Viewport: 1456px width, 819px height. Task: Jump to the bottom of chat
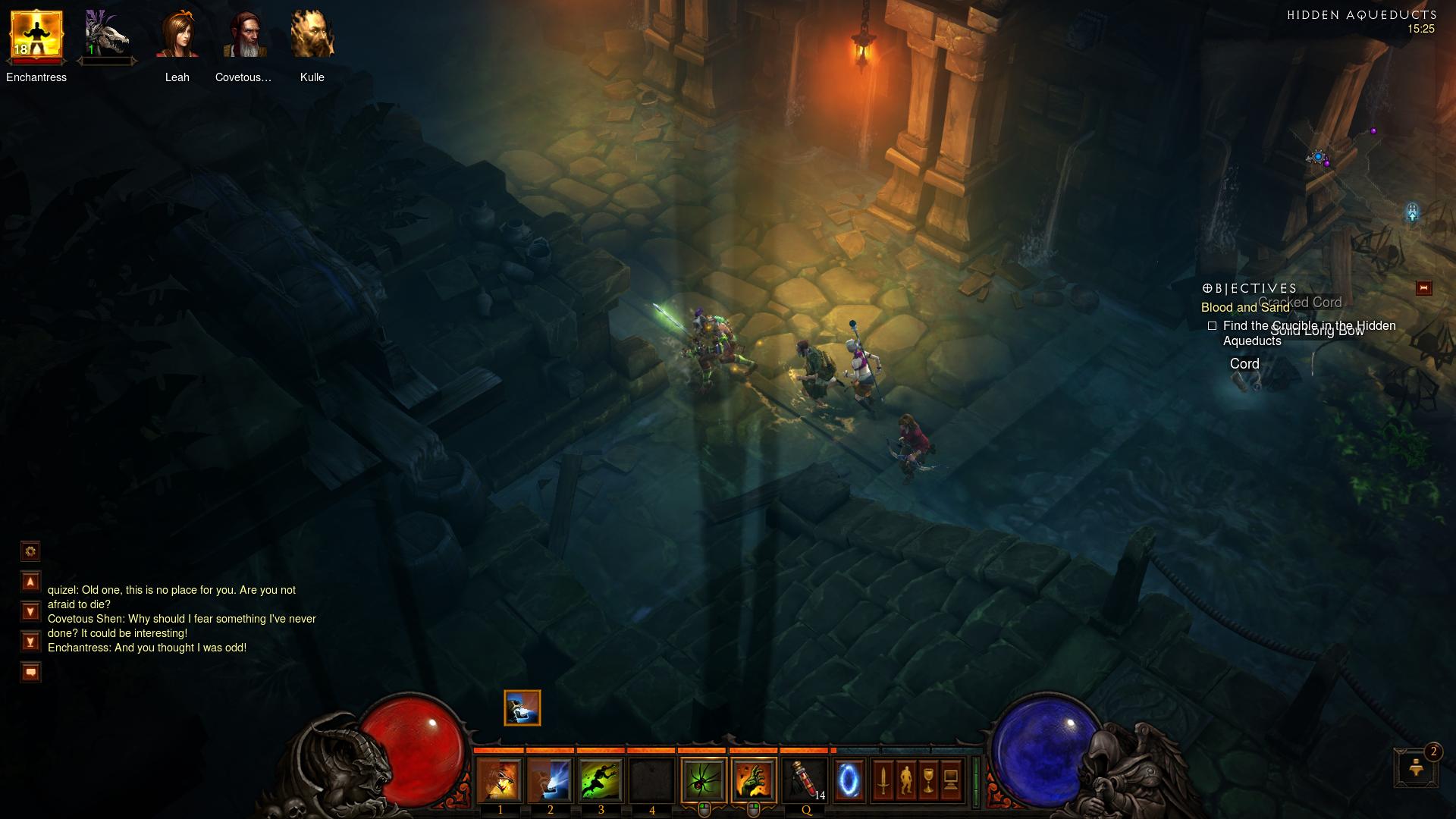[30, 642]
